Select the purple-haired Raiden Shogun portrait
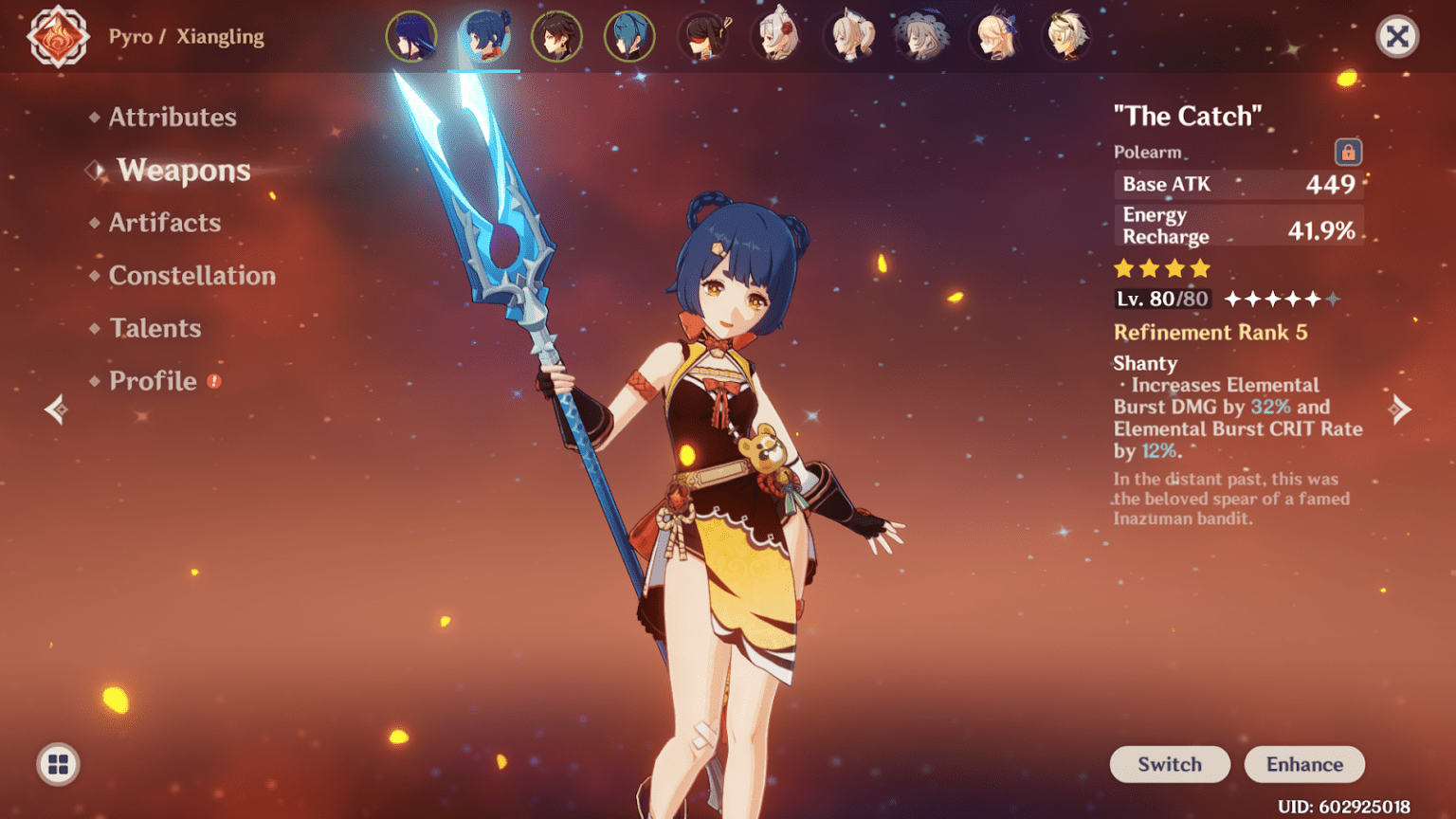The image size is (1456, 819). click(411, 37)
